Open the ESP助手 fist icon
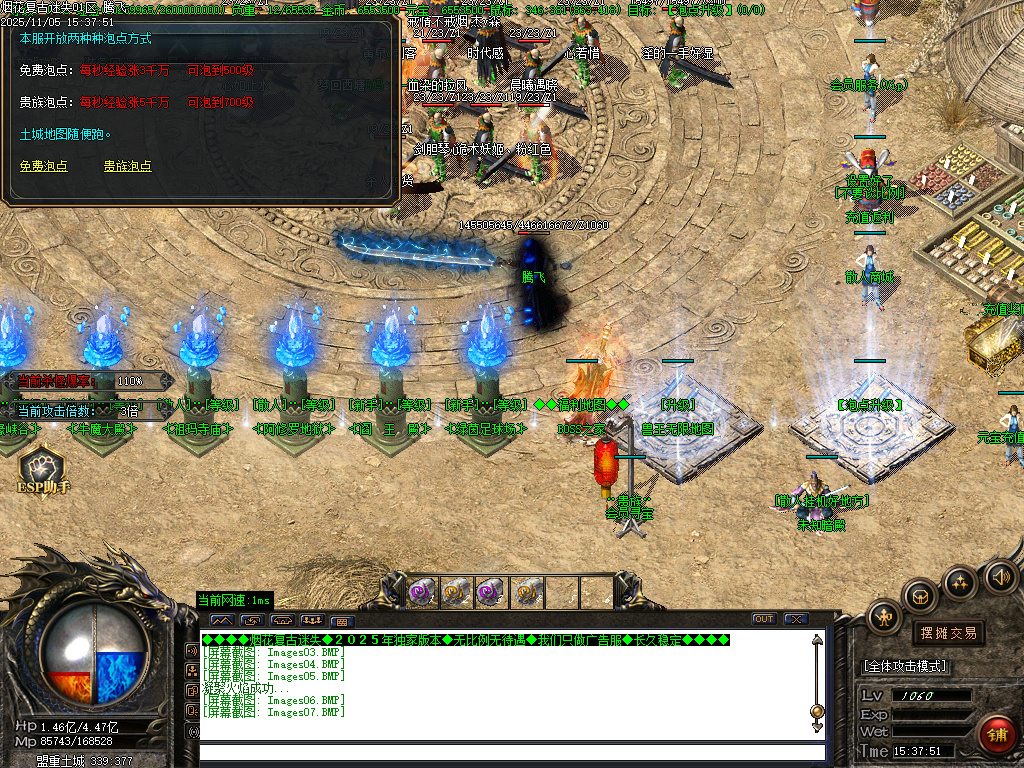Viewport: 1024px width, 768px height. point(42,468)
